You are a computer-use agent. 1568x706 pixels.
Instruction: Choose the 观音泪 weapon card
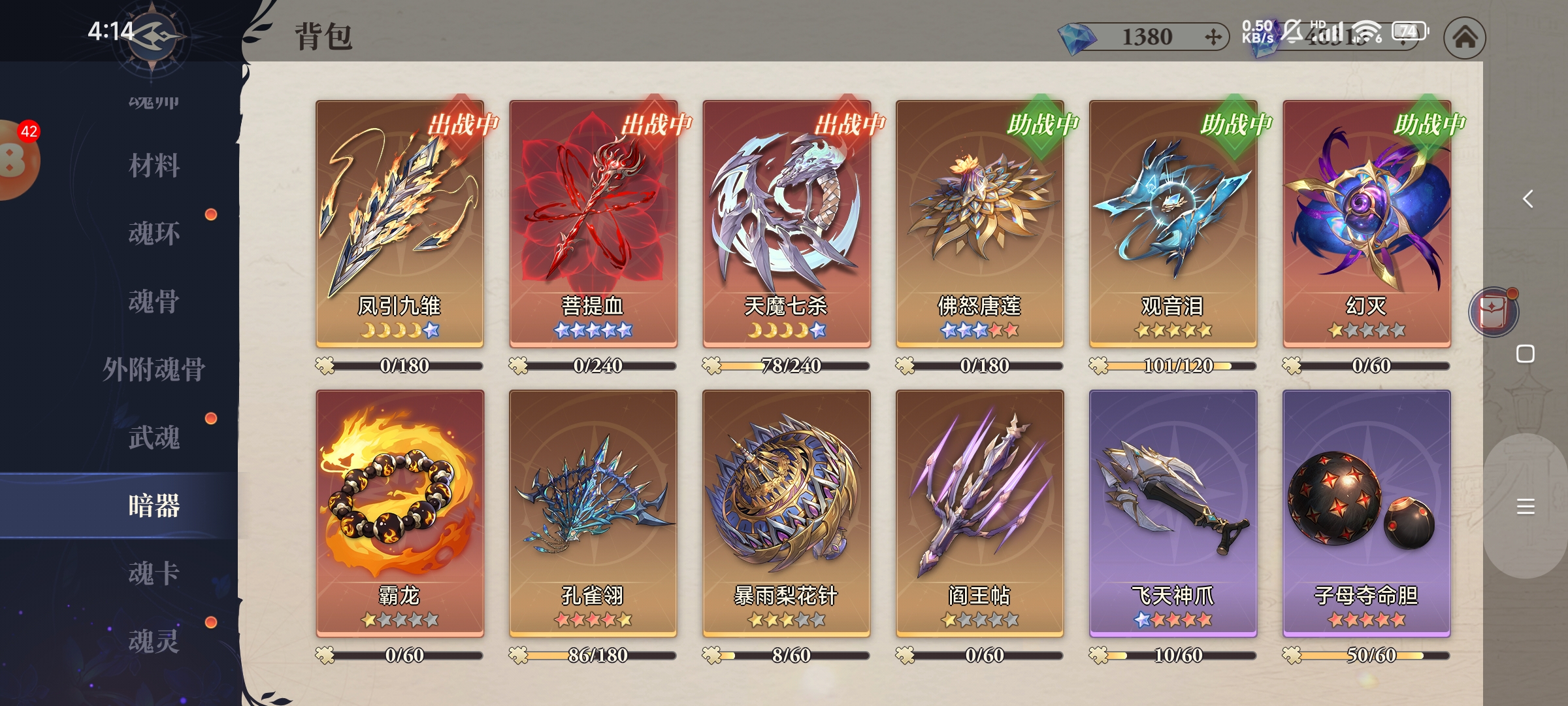pyautogui.click(x=1173, y=222)
